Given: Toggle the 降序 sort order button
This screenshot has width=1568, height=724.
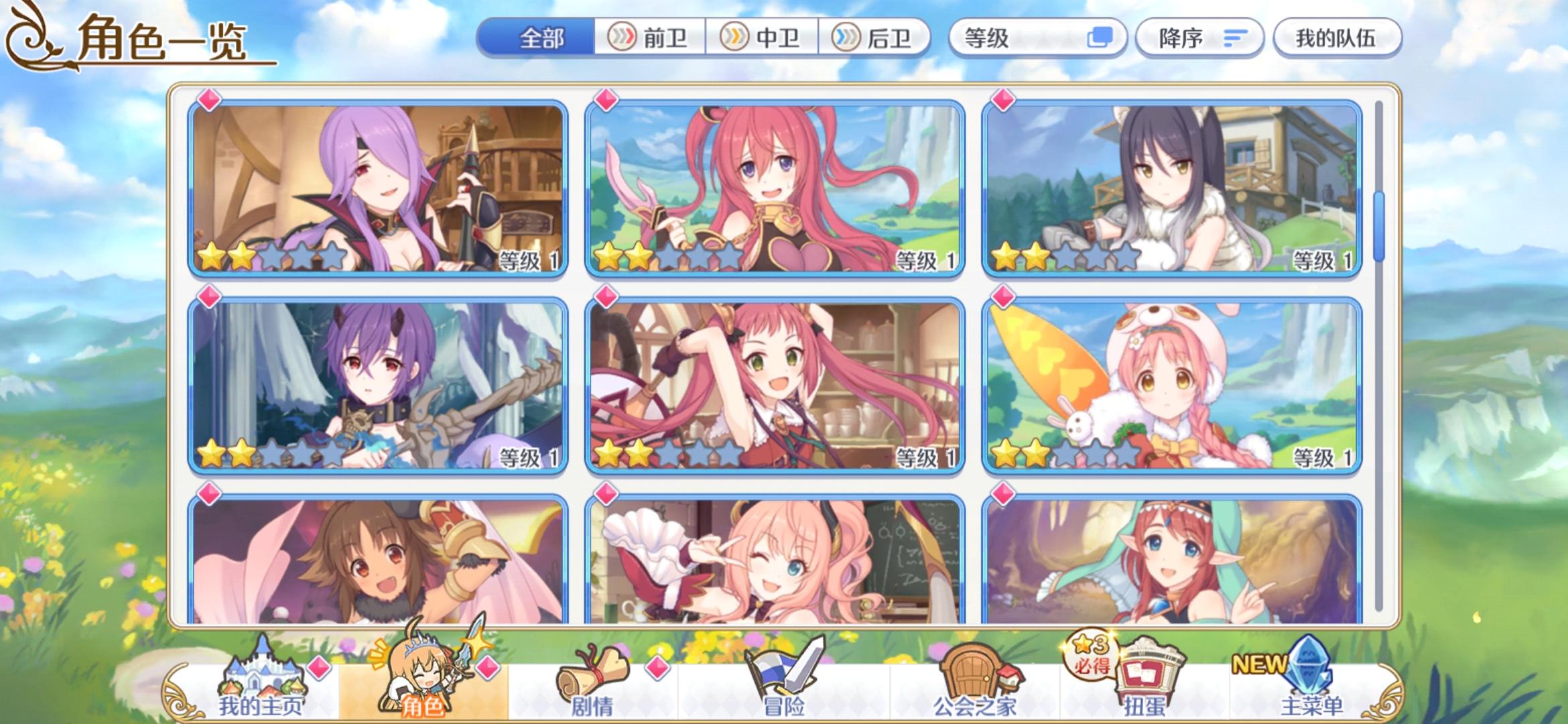Looking at the screenshot, I should pyautogui.click(x=1199, y=38).
